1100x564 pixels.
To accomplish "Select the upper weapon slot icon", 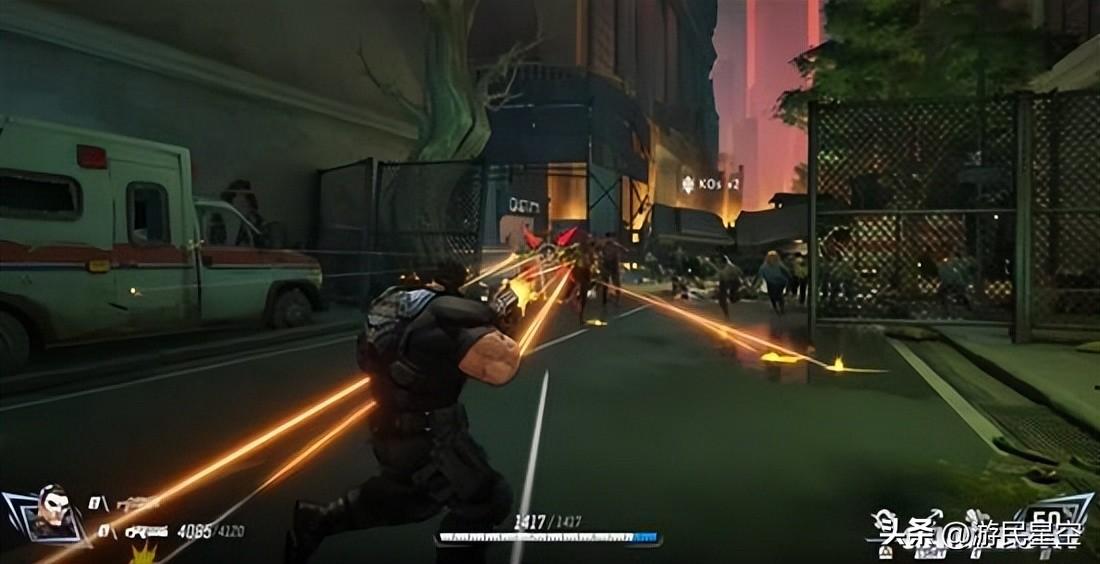I will click(138, 504).
